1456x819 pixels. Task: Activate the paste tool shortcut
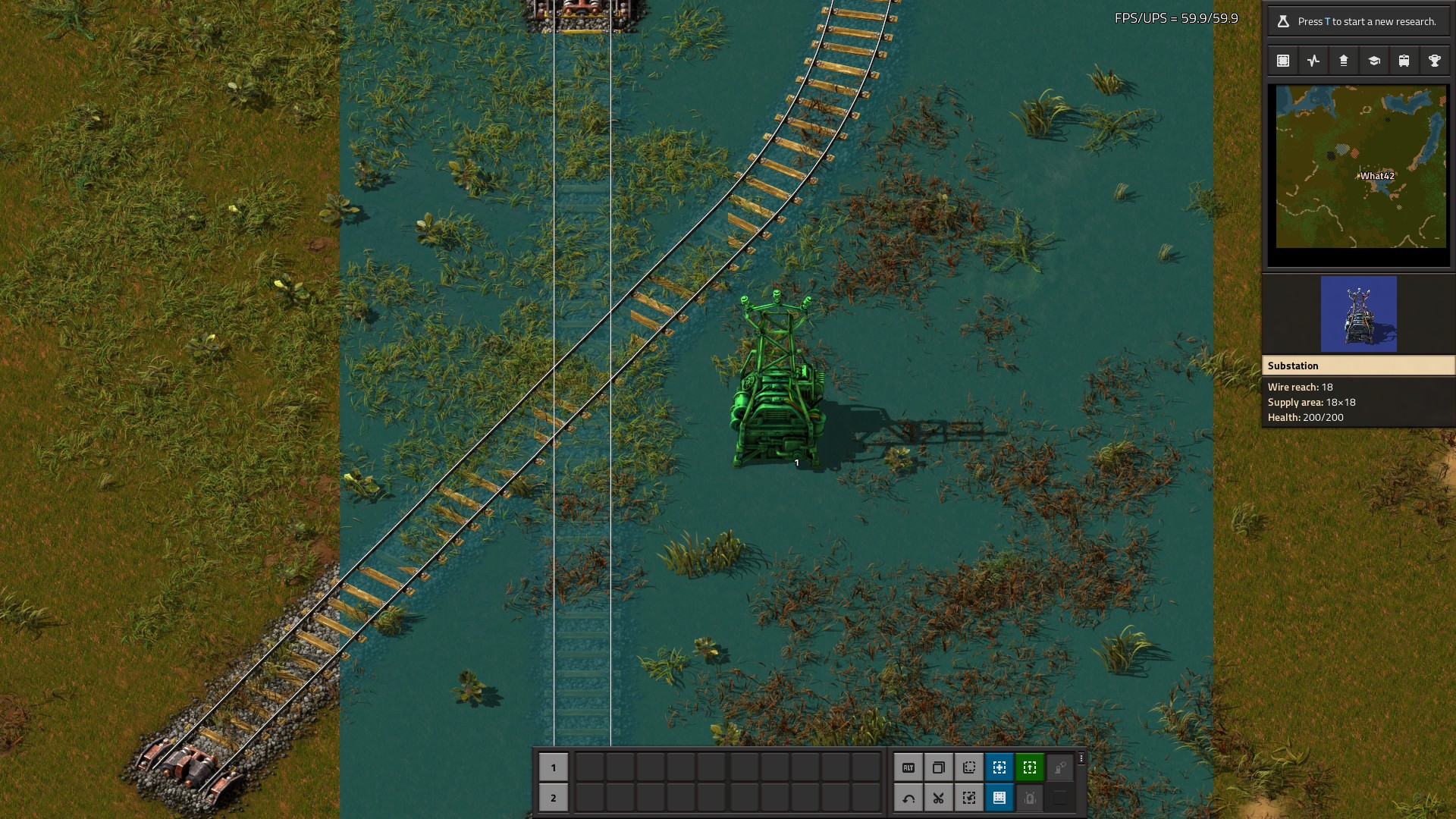click(969, 767)
